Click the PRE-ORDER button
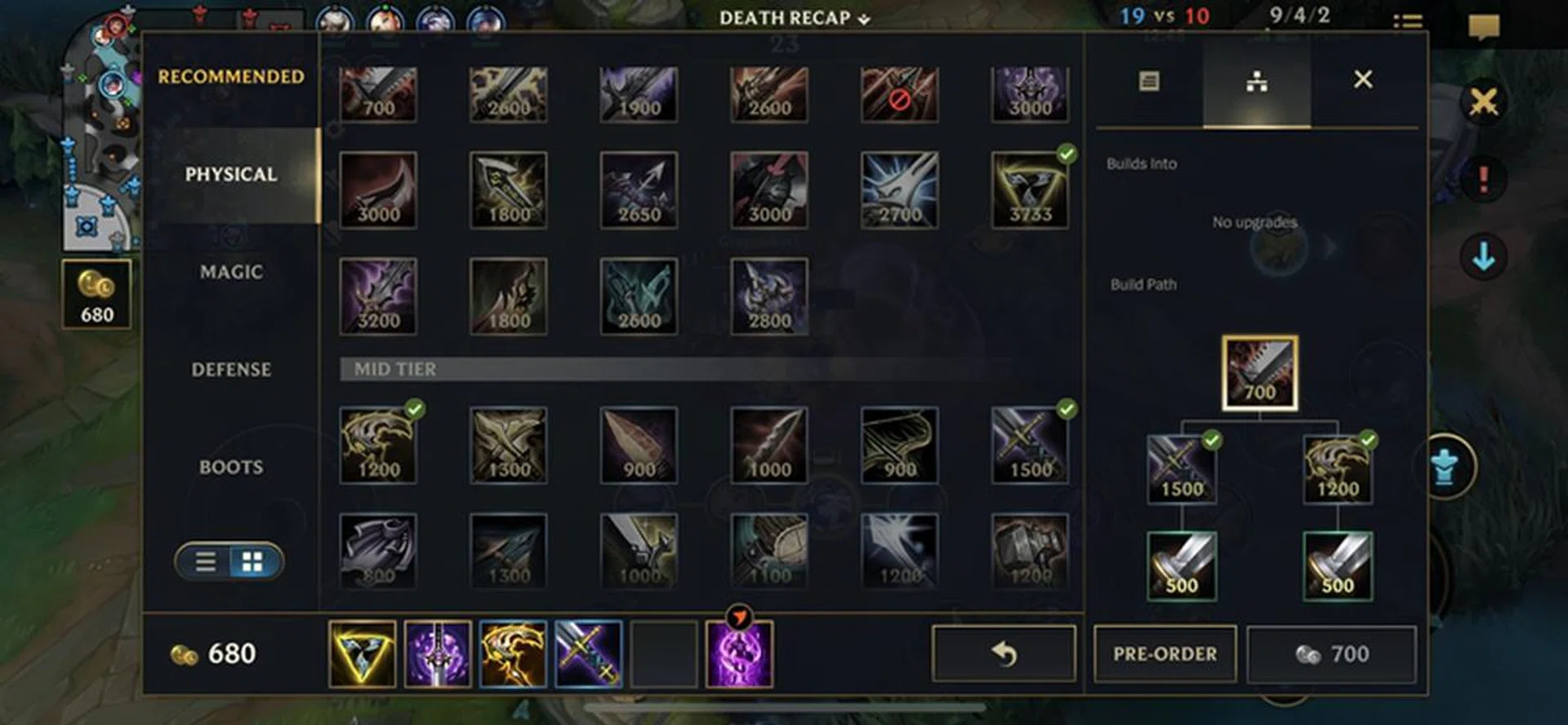The image size is (1568, 725). click(x=1165, y=653)
